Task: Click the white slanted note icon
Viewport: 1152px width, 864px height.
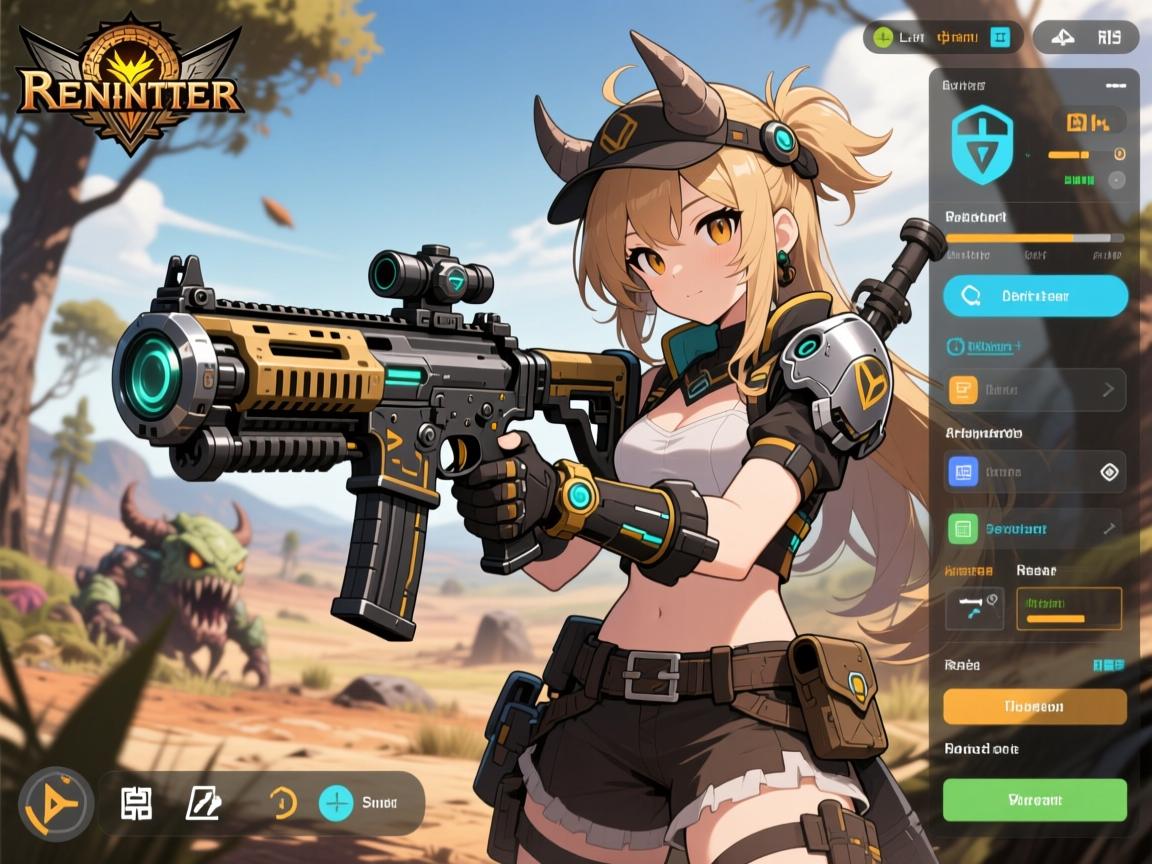Action: tap(202, 802)
